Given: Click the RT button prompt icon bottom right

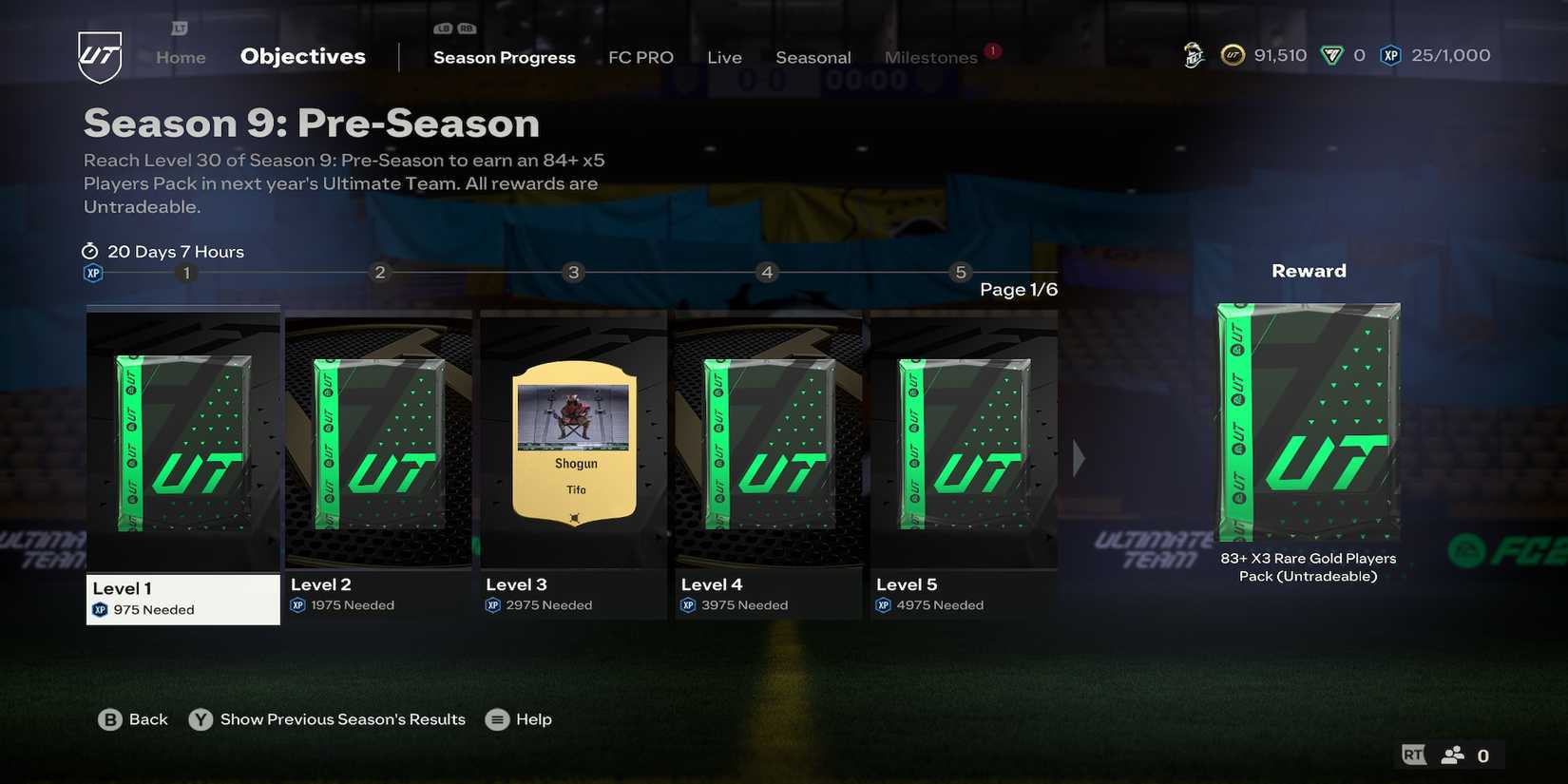Looking at the screenshot, I should coord(1412,753).
